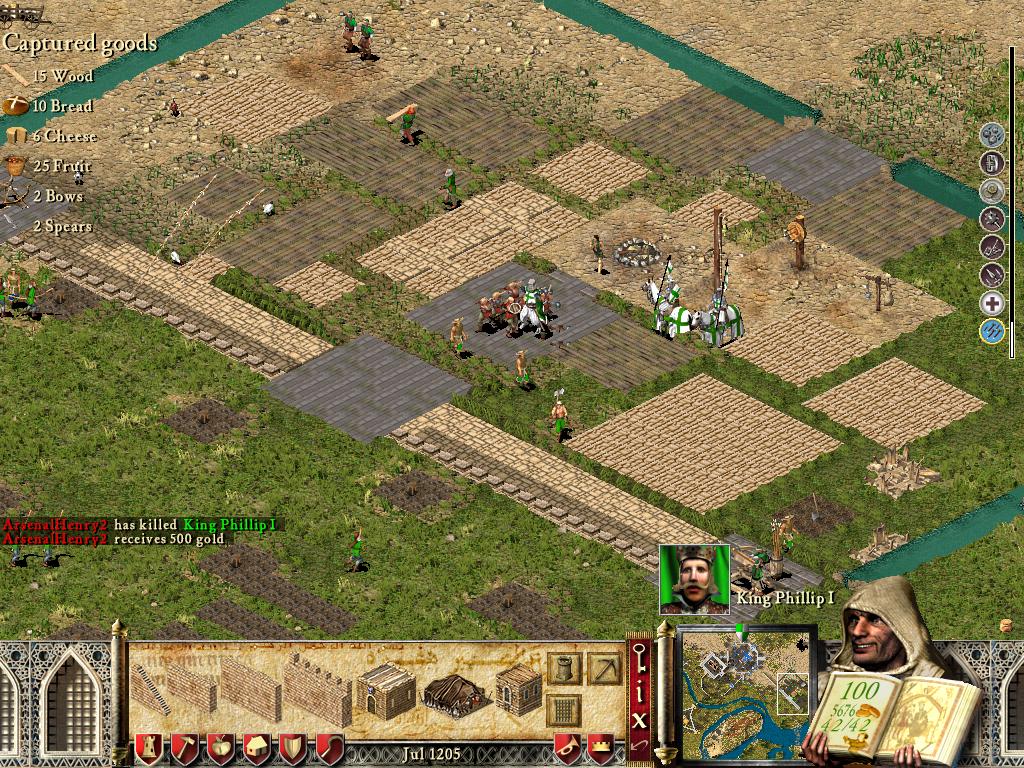Screen dimensions: 1024x768
Task: Open the sickle food processing category
Action: click(x=328, y=747)
